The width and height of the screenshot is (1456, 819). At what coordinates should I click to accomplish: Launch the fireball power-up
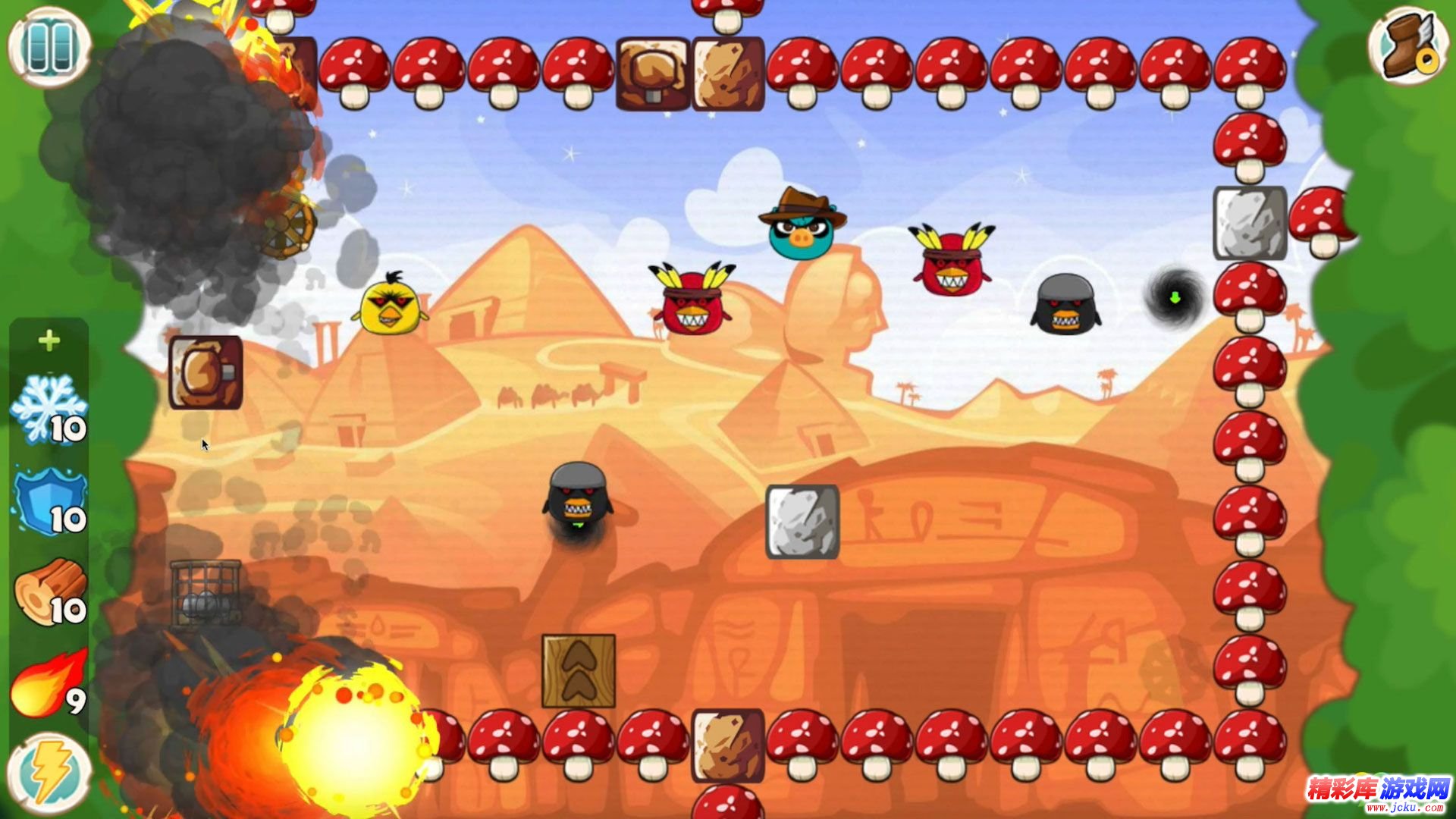(x=49, y=683)
